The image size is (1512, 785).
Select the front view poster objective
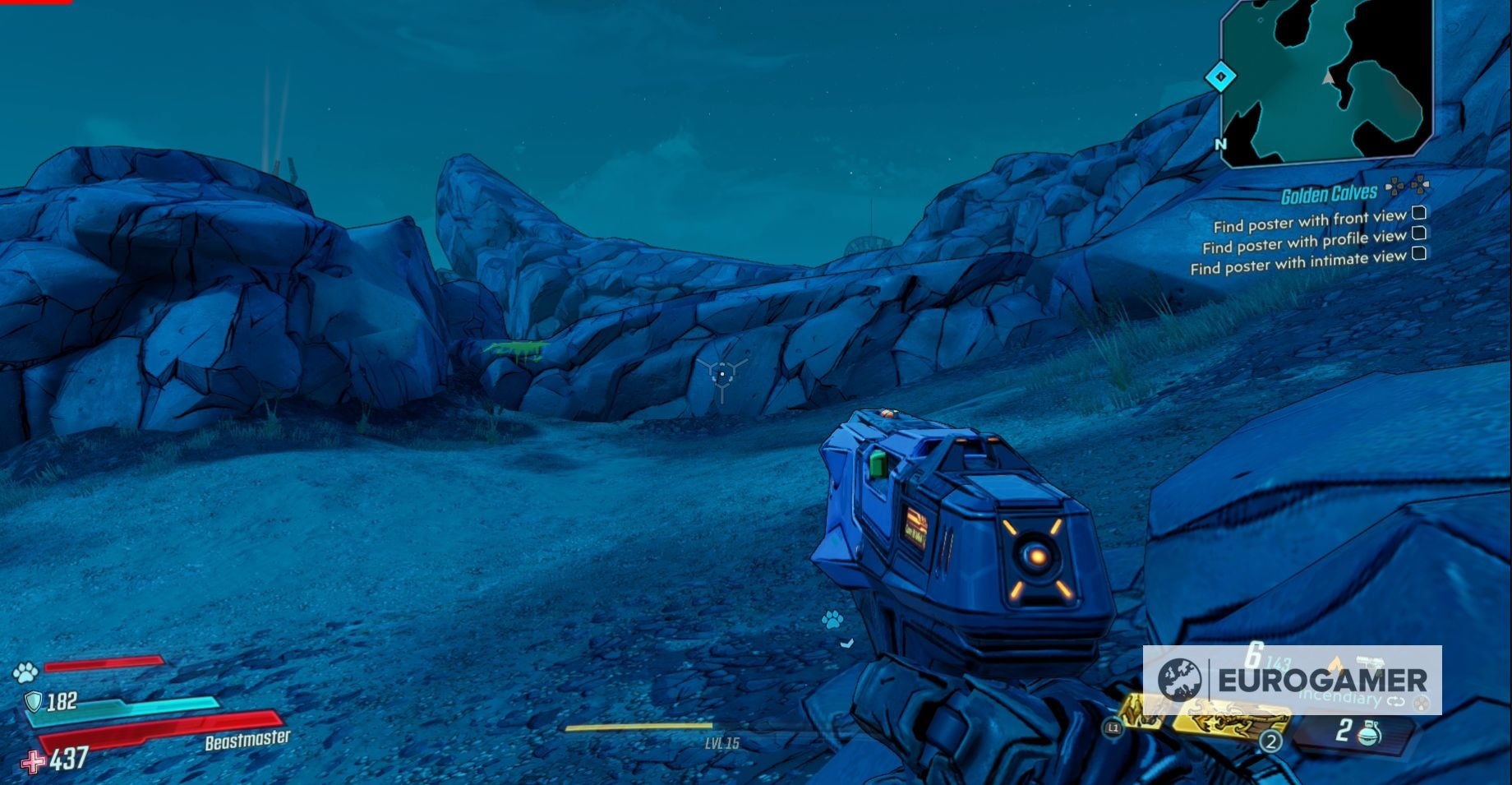click(1310, 221)
